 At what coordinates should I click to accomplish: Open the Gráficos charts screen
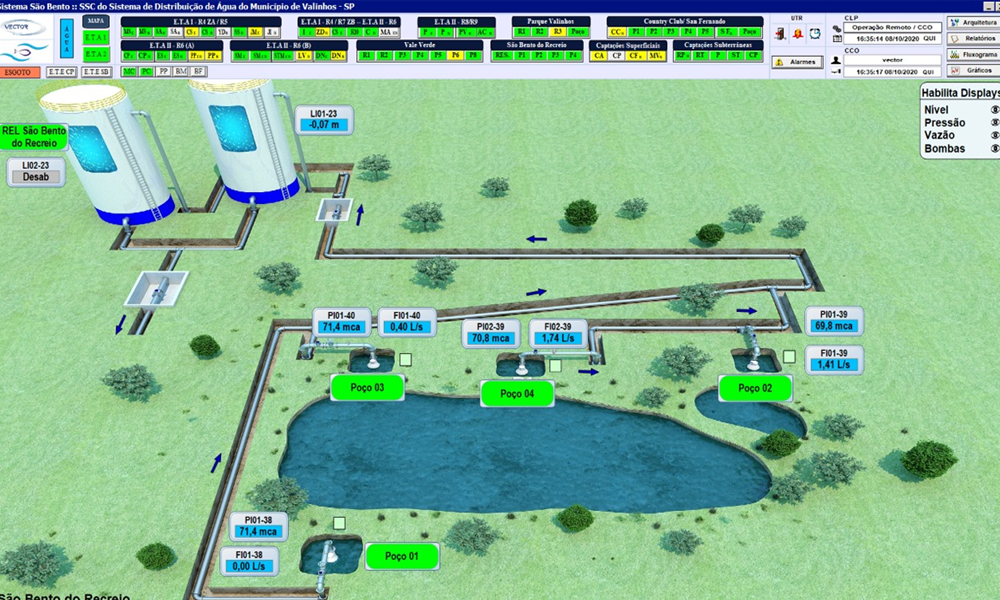972,70
